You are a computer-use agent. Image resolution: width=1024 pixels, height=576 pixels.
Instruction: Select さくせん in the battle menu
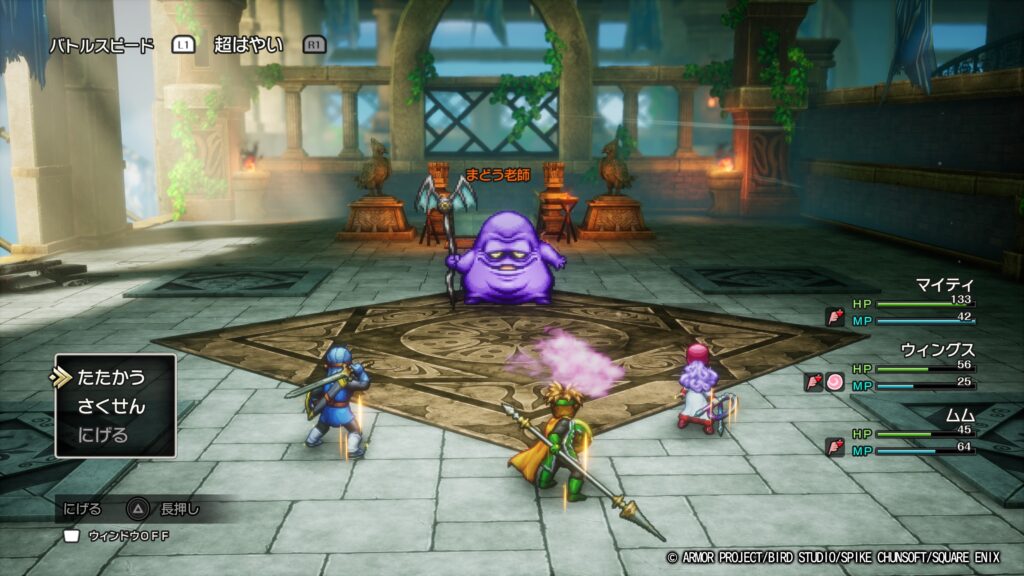tap(111, 407)
